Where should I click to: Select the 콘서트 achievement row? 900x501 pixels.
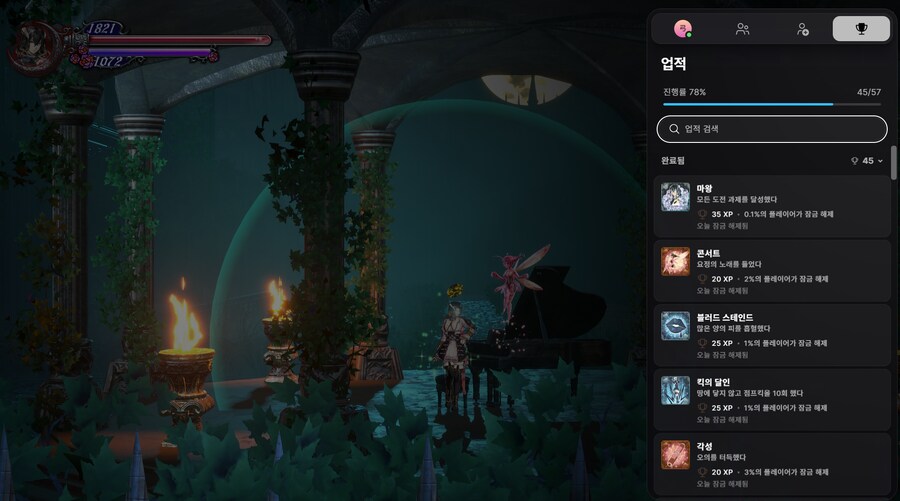pyautogui.click(x=772, y=272)
